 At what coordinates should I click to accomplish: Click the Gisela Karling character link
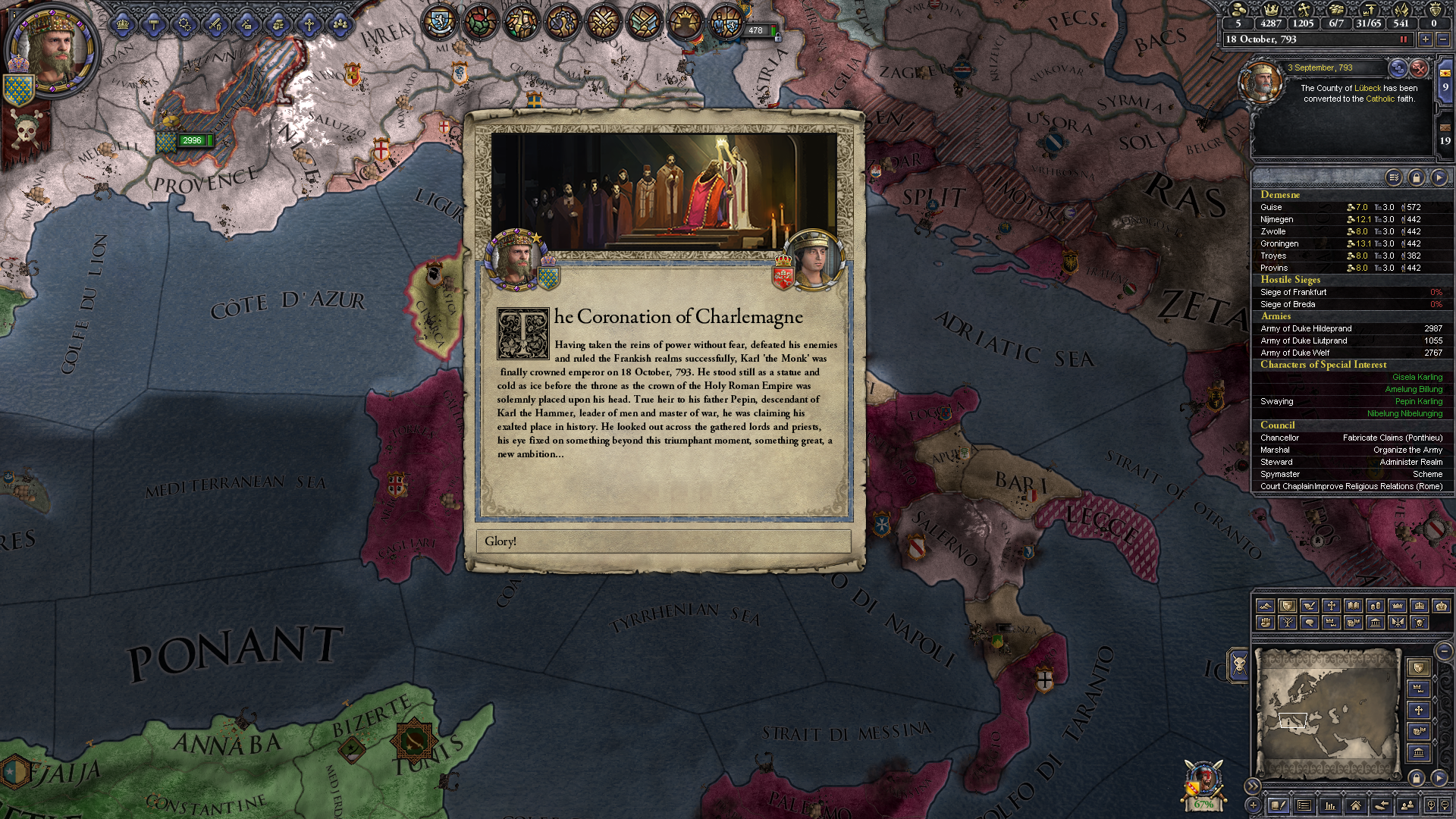tap(1417, 377)
